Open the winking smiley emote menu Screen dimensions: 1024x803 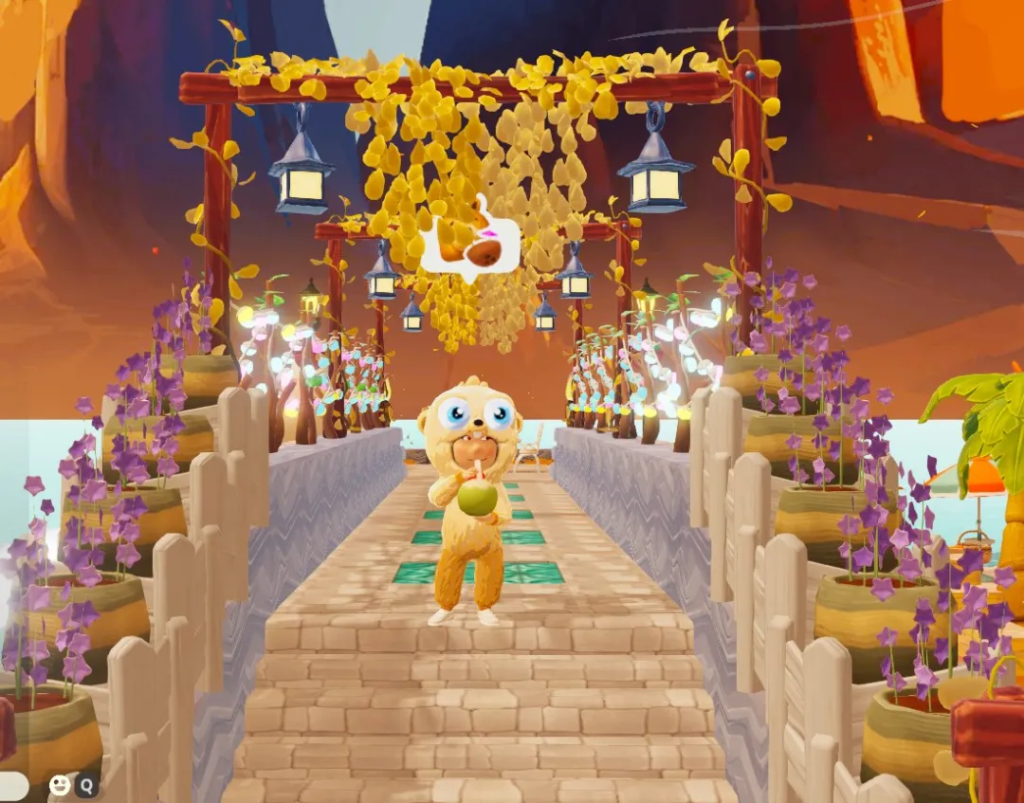coord(60,786)
